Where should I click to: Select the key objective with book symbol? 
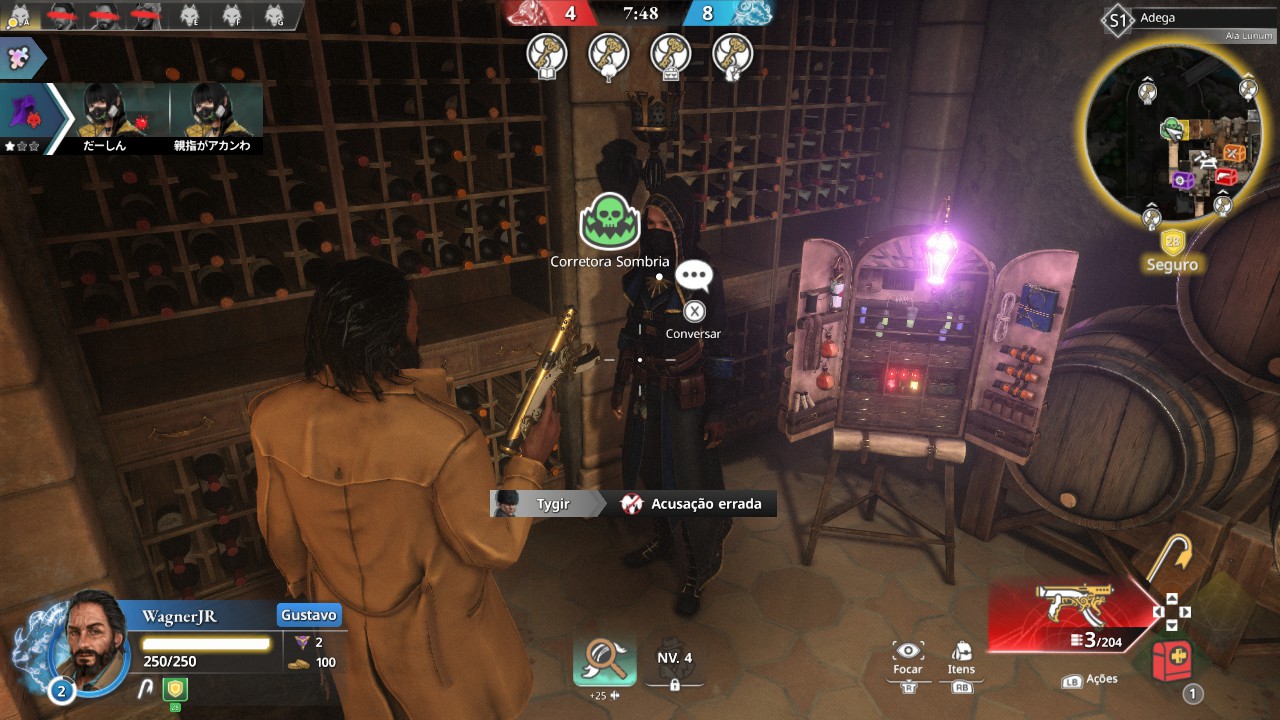click(x=547, y=54)
